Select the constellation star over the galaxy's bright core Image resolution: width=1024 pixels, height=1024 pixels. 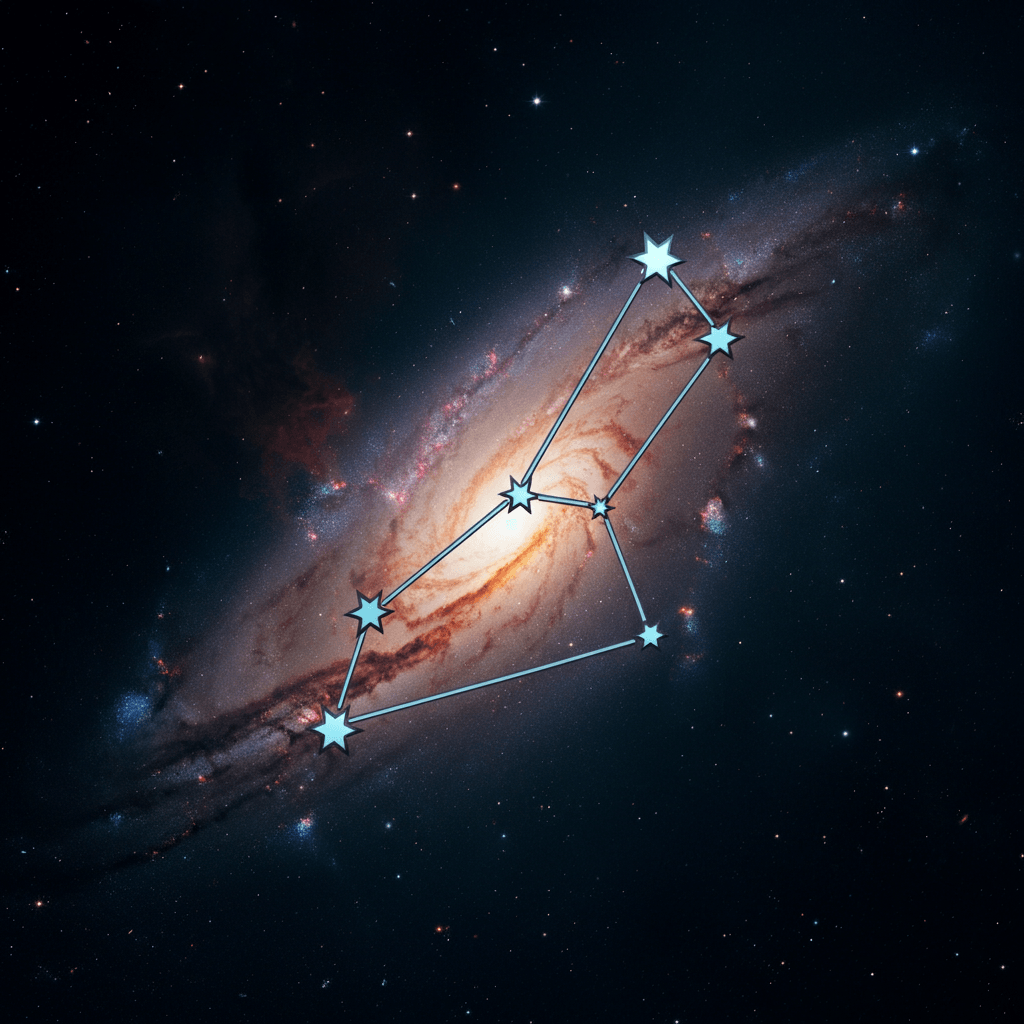pyautogui.click(x=519, y=493)
